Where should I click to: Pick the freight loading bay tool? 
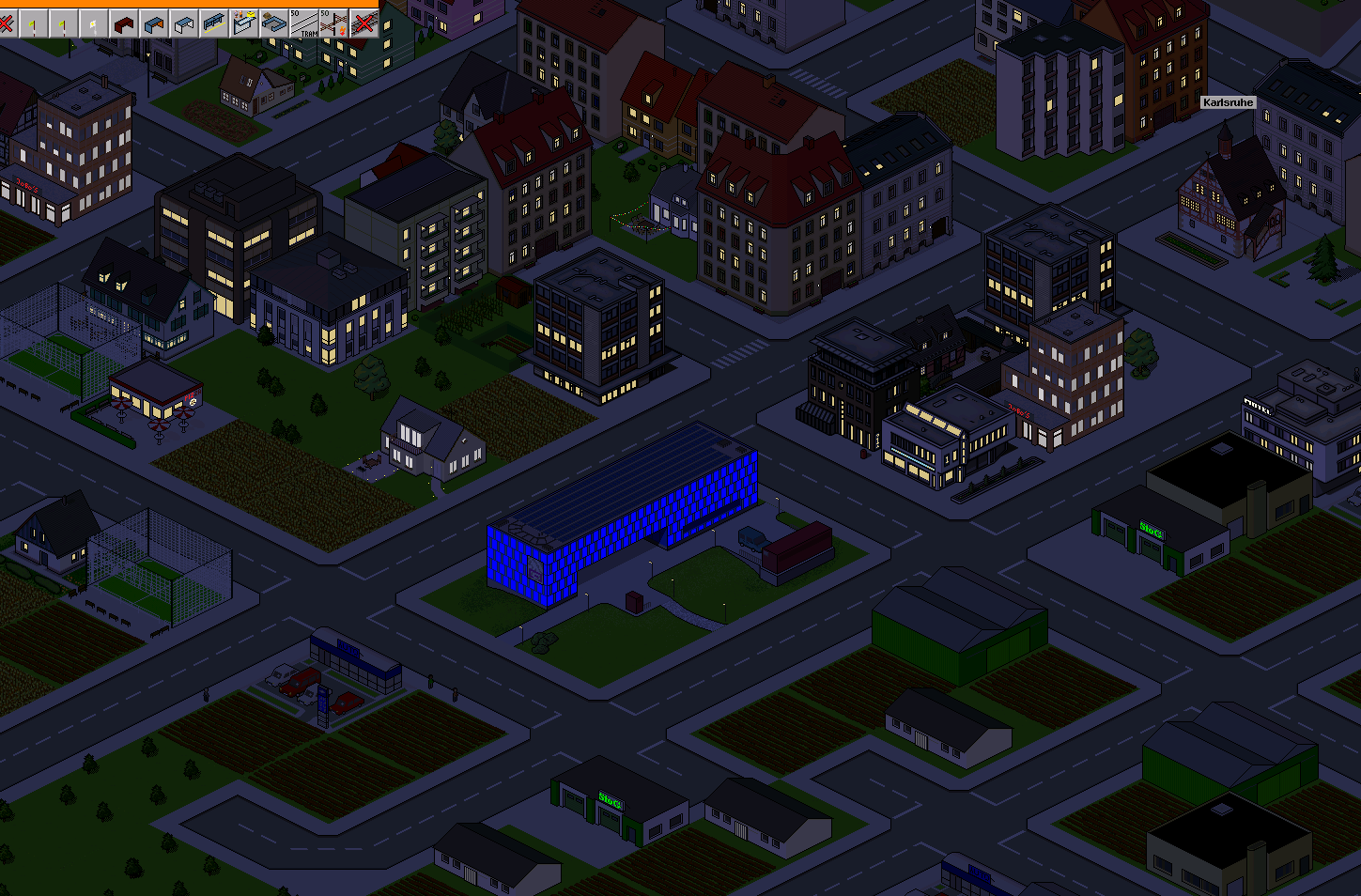(273, 23)
